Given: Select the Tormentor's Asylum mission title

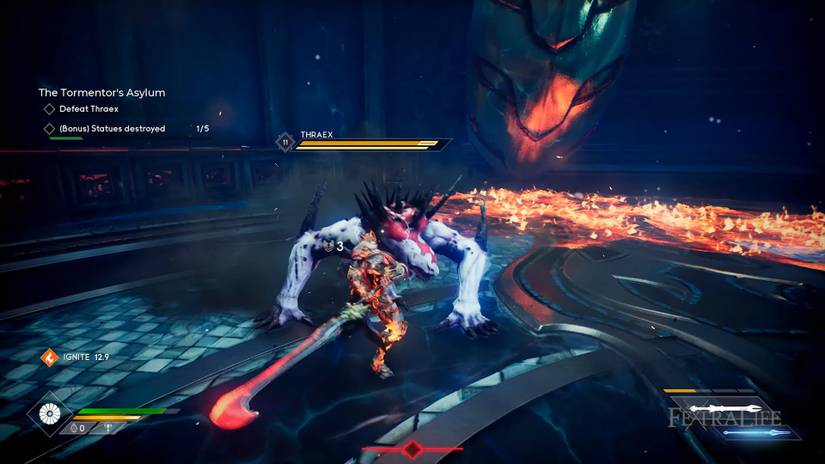Looking at the screenshot, I should point(101,92).
